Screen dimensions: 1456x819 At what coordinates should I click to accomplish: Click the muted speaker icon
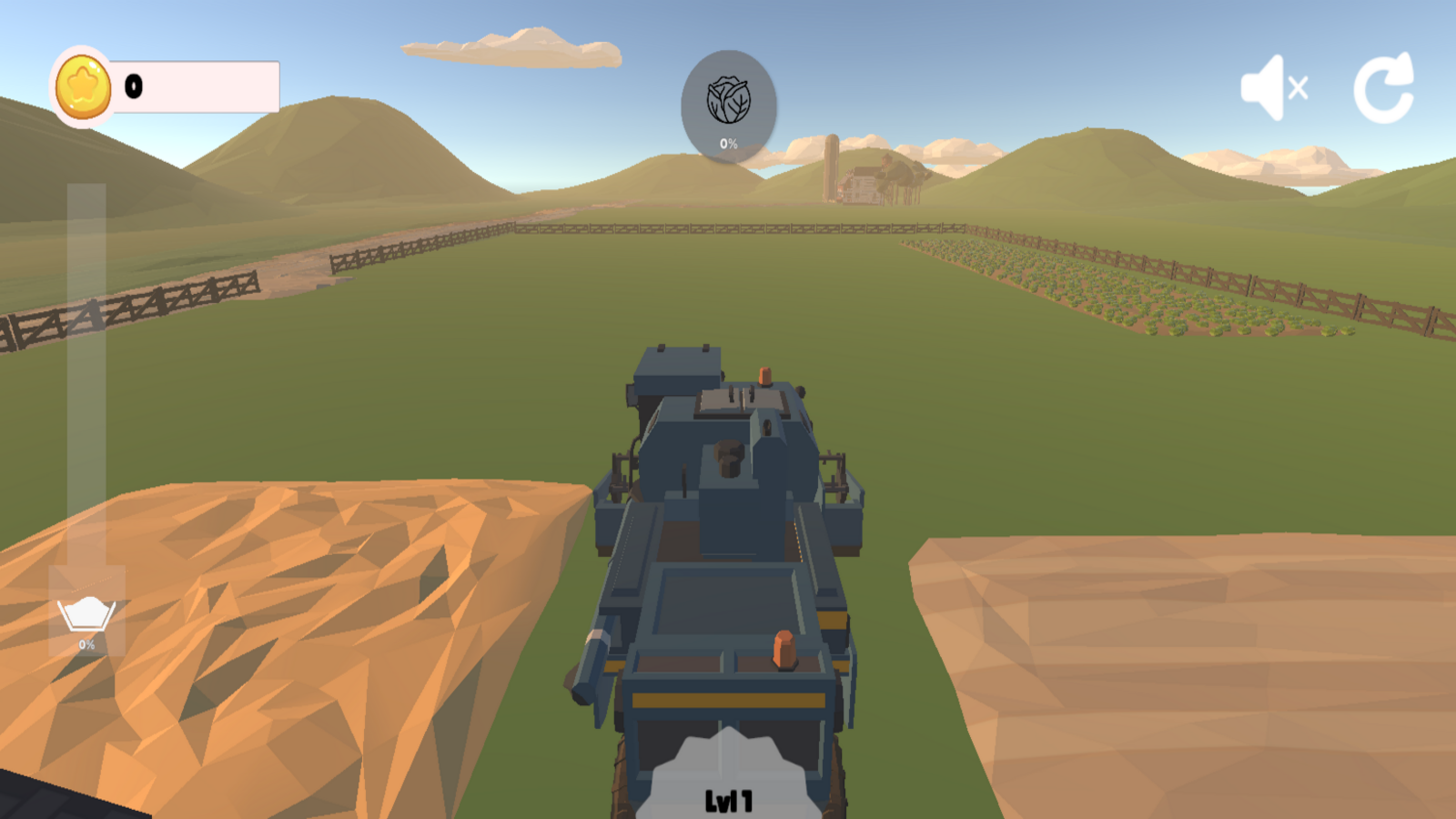point(1272,87)
